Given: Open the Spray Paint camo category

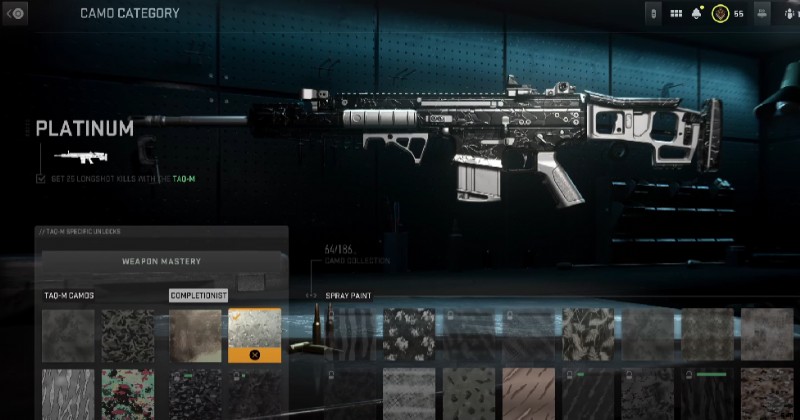Looking at the screenshot, I should [x=347, y=296].
